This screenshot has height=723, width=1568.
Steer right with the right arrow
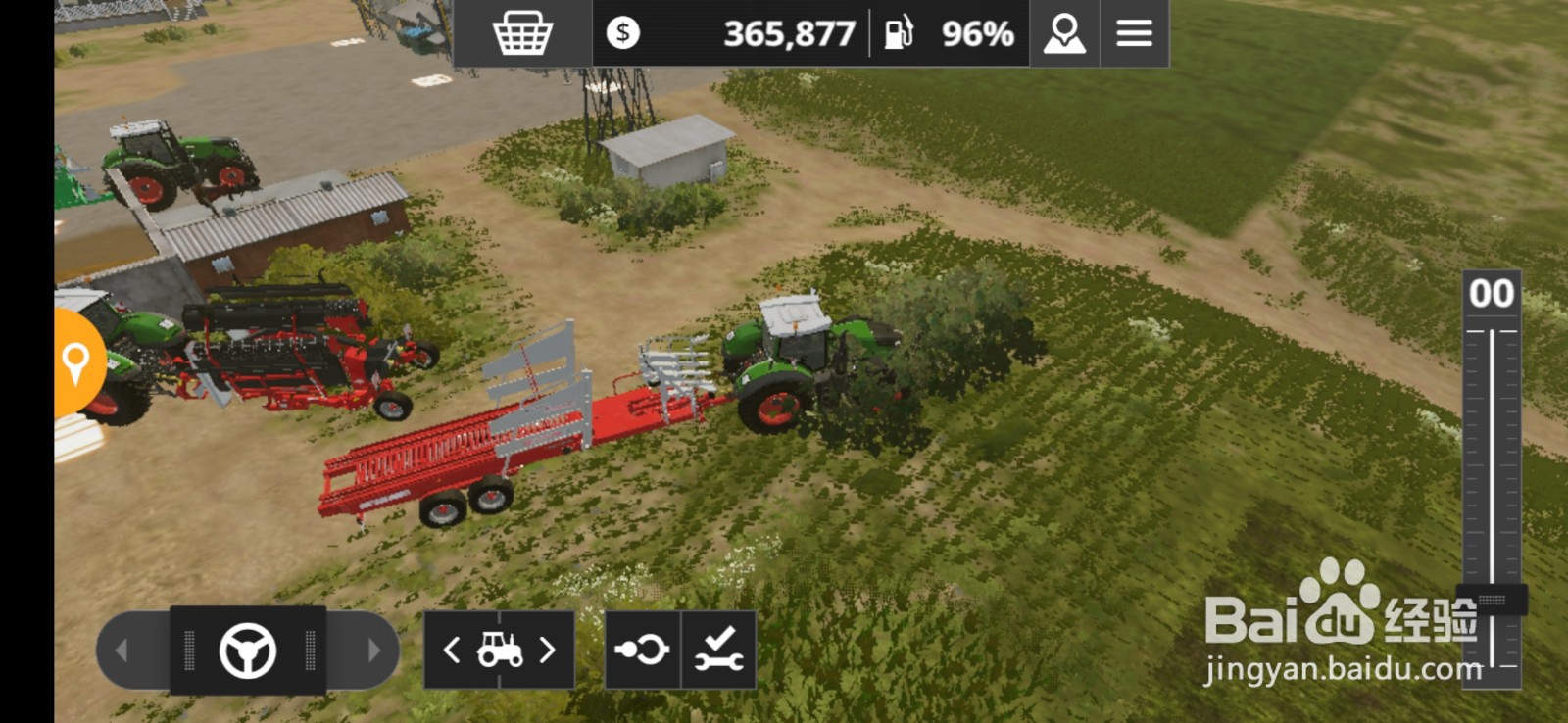pos(372,650)
